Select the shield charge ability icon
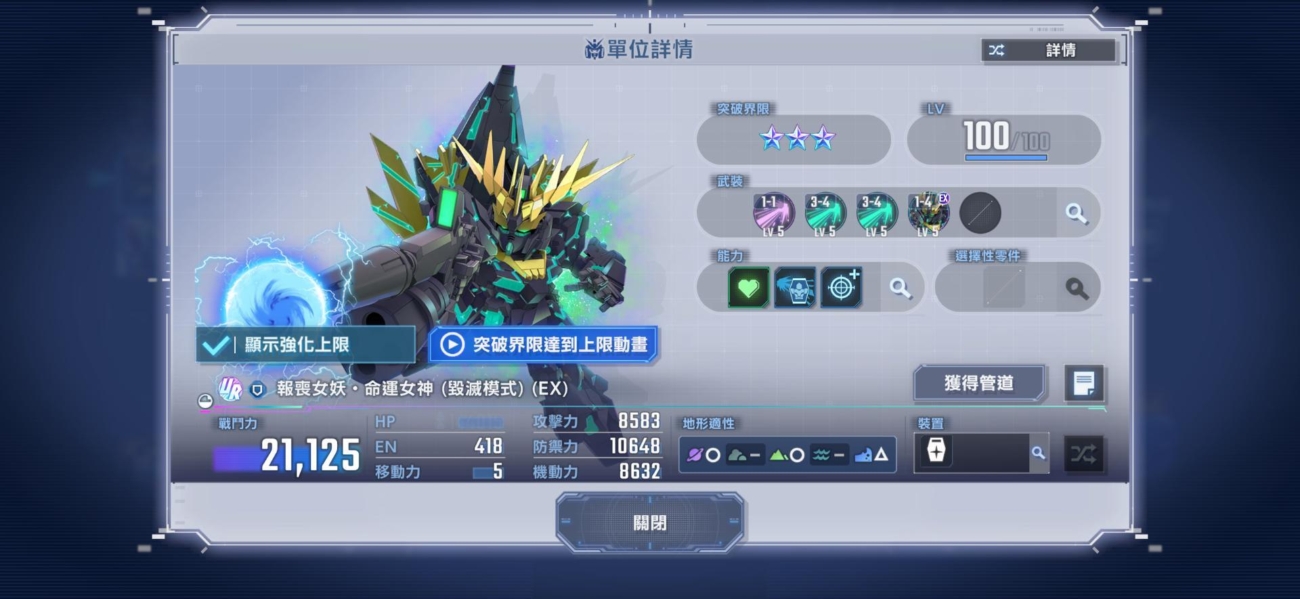The height and width of the screenshot is (599, 1300). click(795, 288)
